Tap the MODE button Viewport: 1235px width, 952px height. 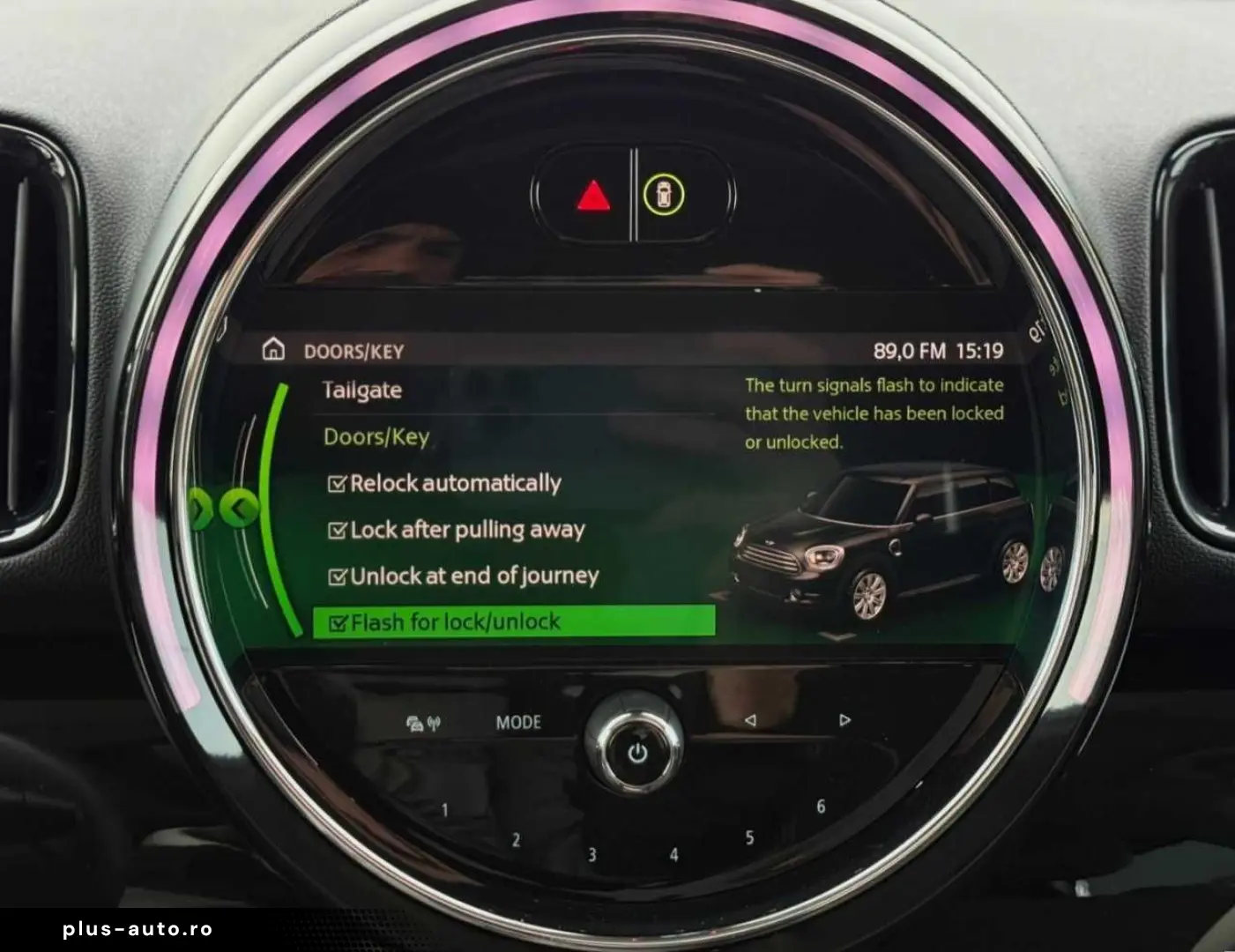[518, 723]
